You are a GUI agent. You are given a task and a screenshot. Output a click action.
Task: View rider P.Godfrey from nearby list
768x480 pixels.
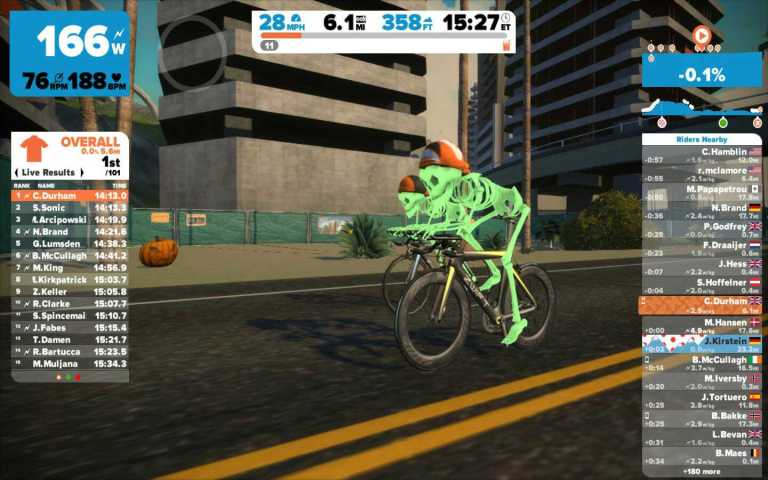coord(701,230)
